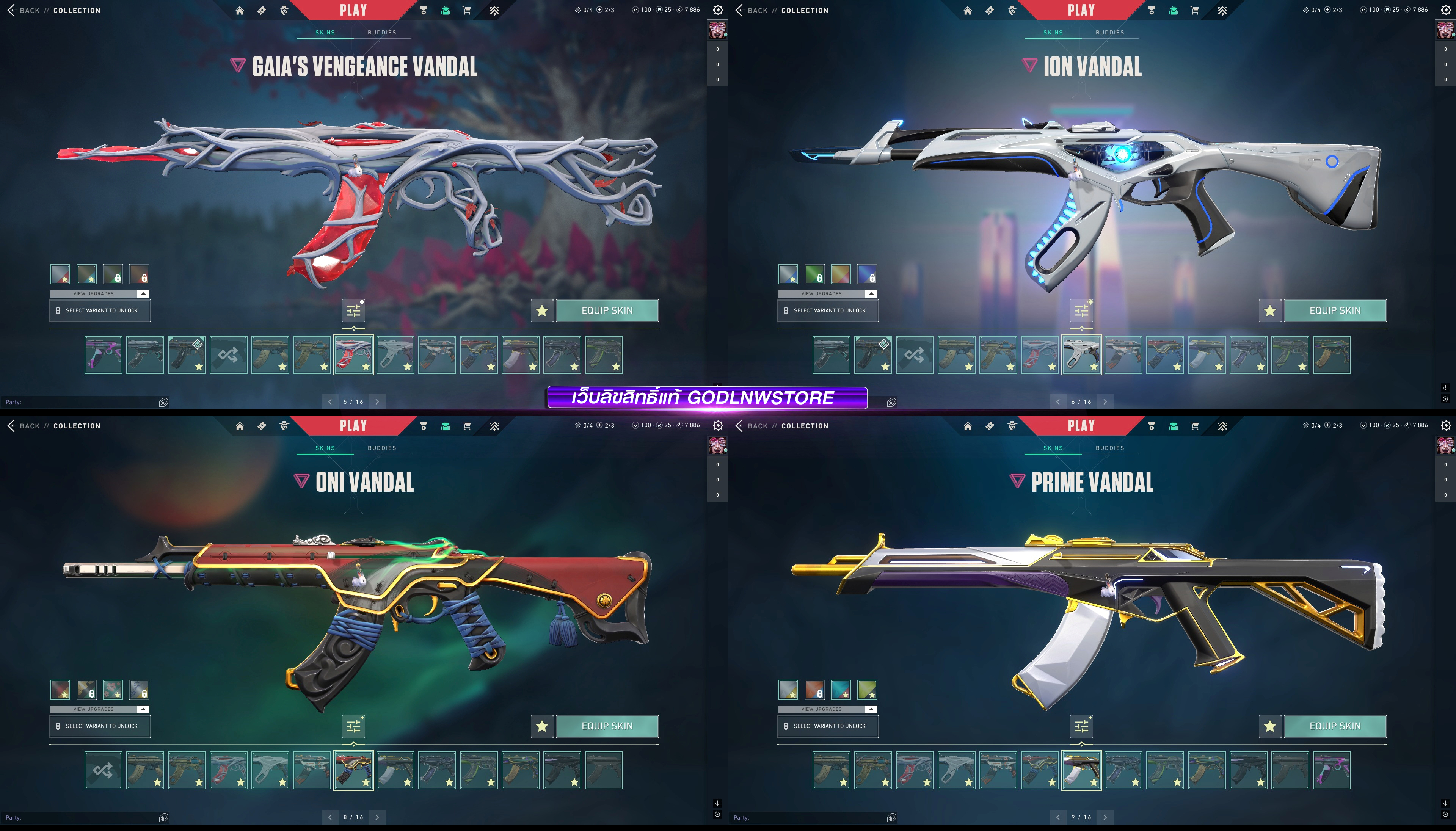The height and width of the screenshot is (831, 1456).
Task: Equip the Prime Vandal skin
Action: point(1334,726)
